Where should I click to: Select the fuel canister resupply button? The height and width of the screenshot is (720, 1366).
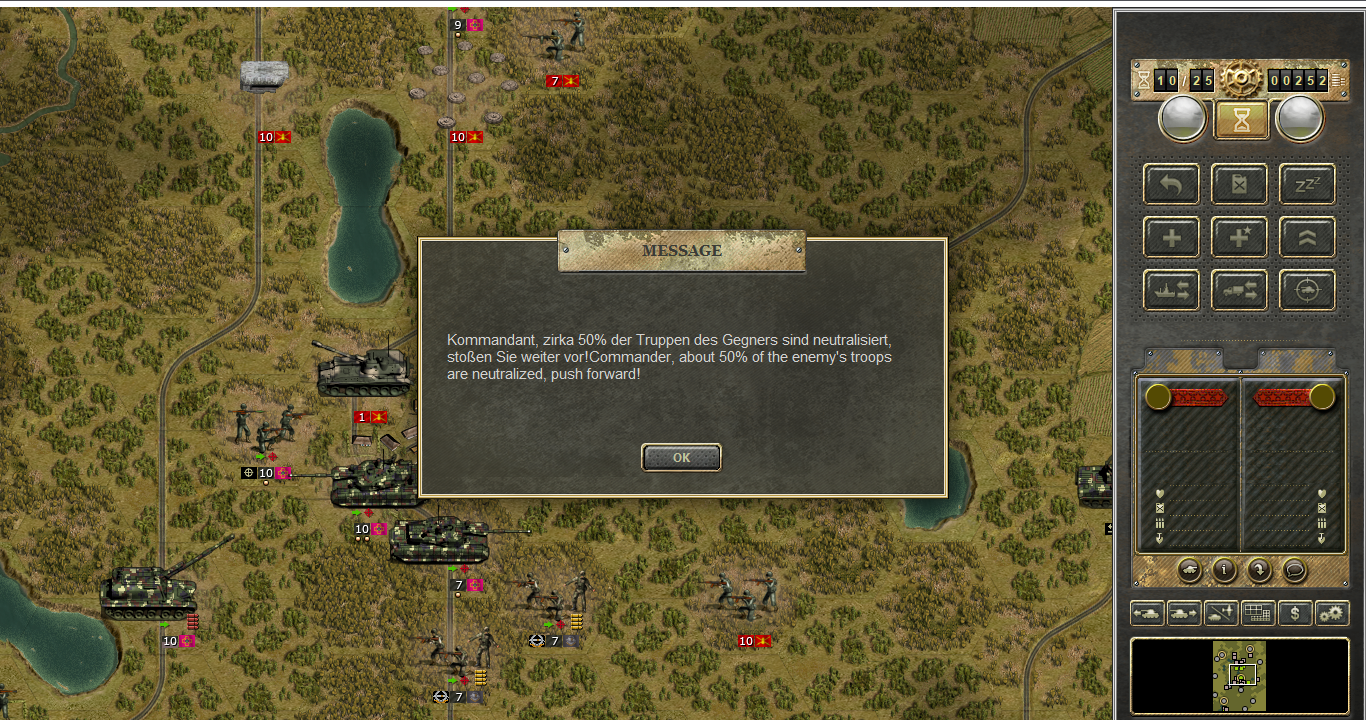(1239, 185)
